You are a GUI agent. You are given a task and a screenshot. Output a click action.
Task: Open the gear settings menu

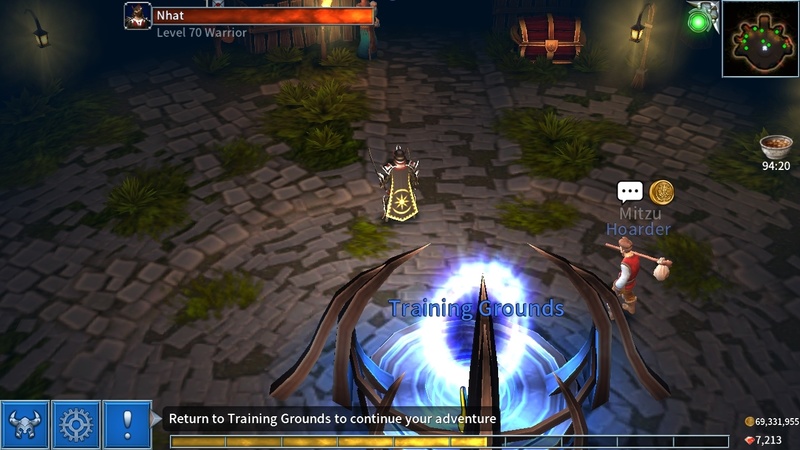[76, 425]
